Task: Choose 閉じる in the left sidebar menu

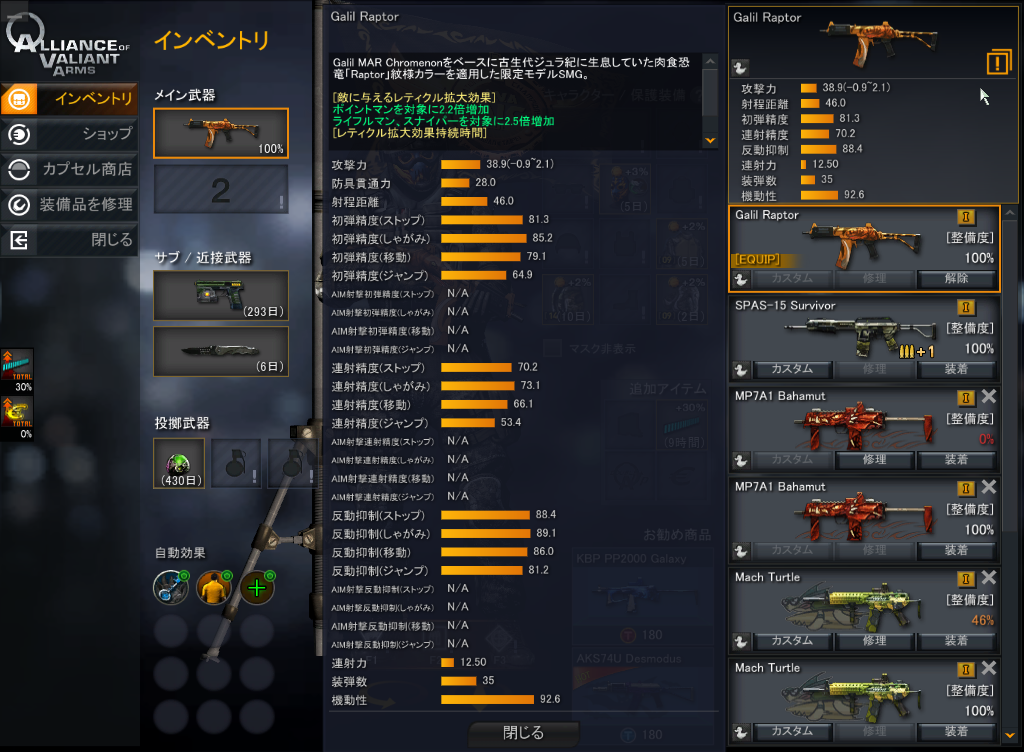Action: 70,240
